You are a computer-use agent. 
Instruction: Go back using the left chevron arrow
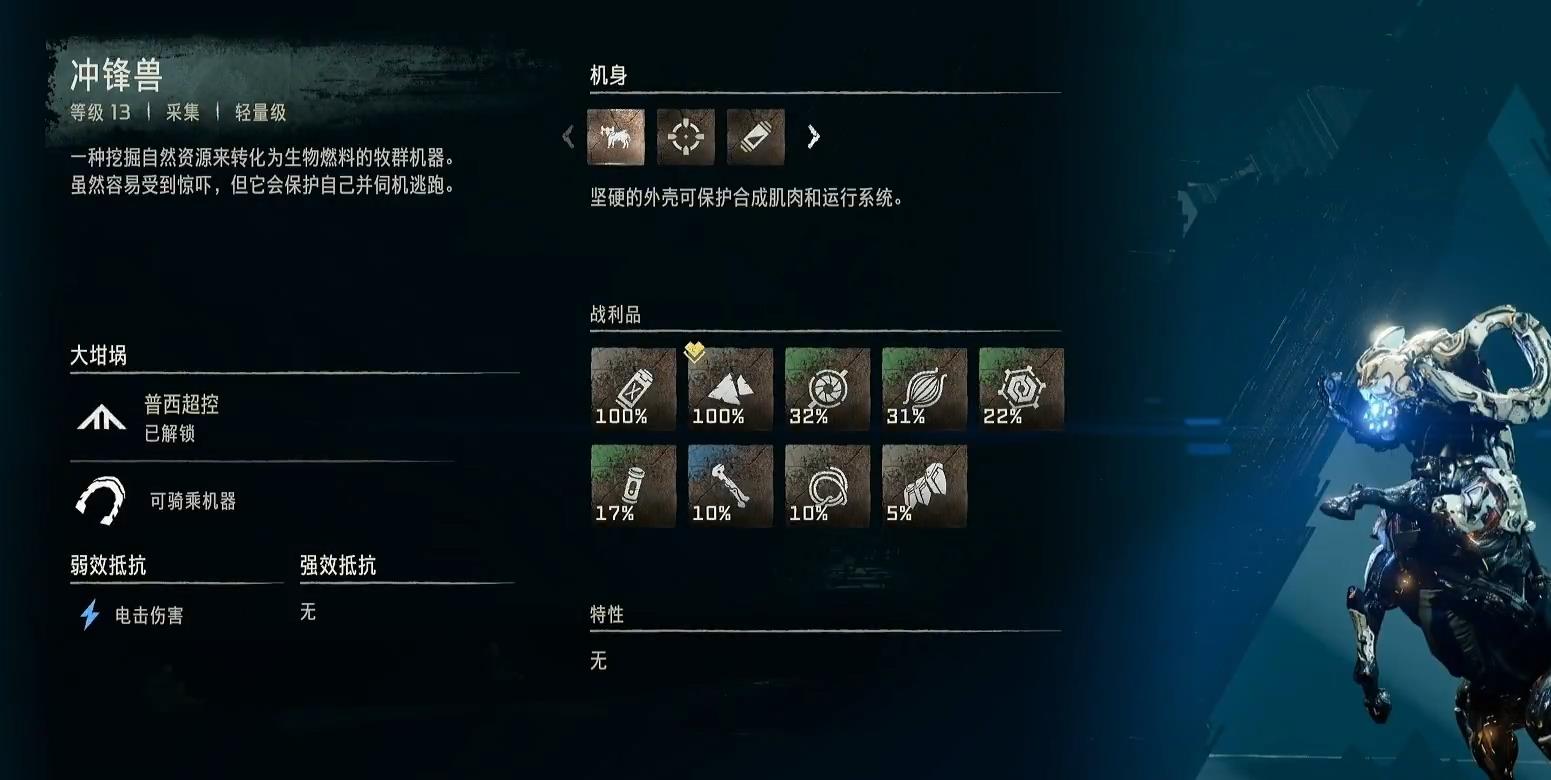pos(568,136)
